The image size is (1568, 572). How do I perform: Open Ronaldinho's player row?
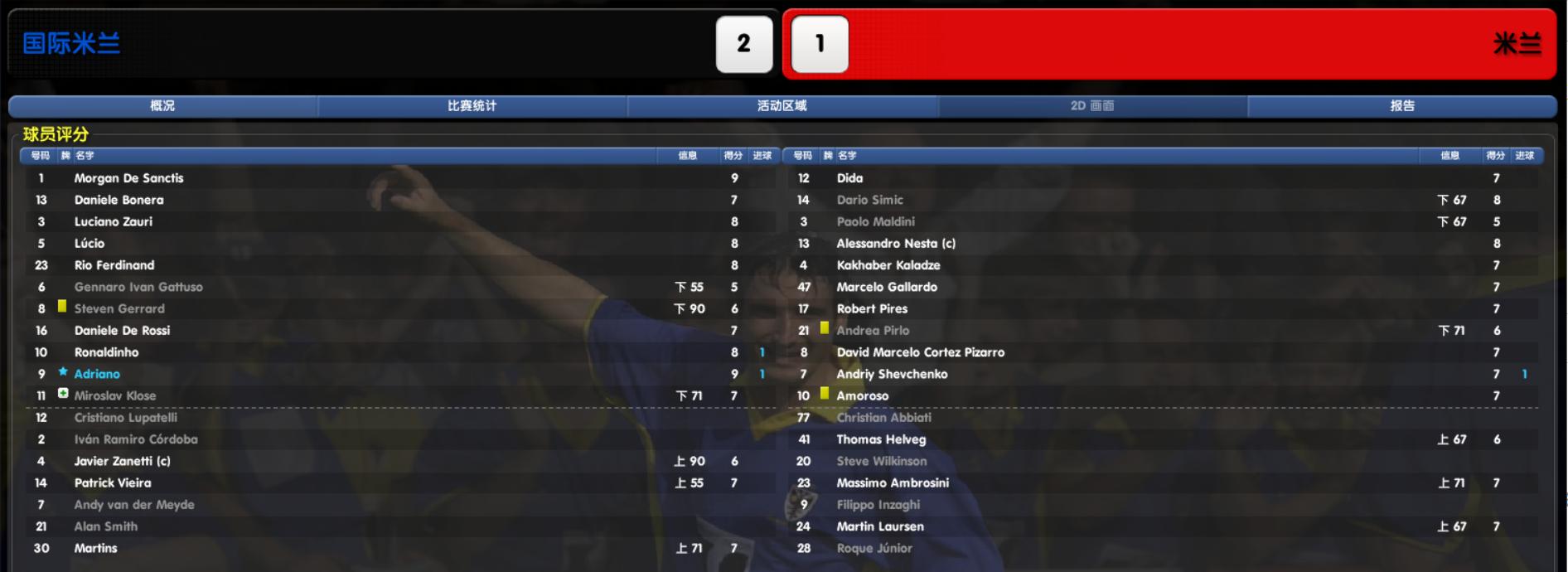106,352
